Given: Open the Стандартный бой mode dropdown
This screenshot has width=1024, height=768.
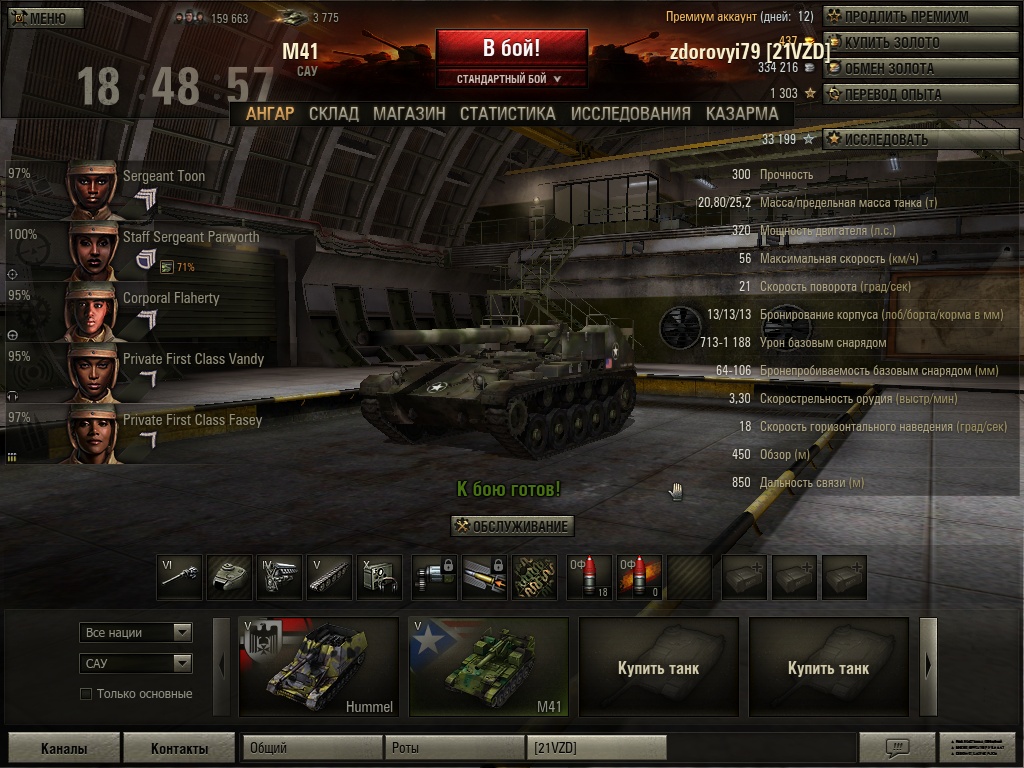Looking at the screenshot, I should [x=510, y=78].
